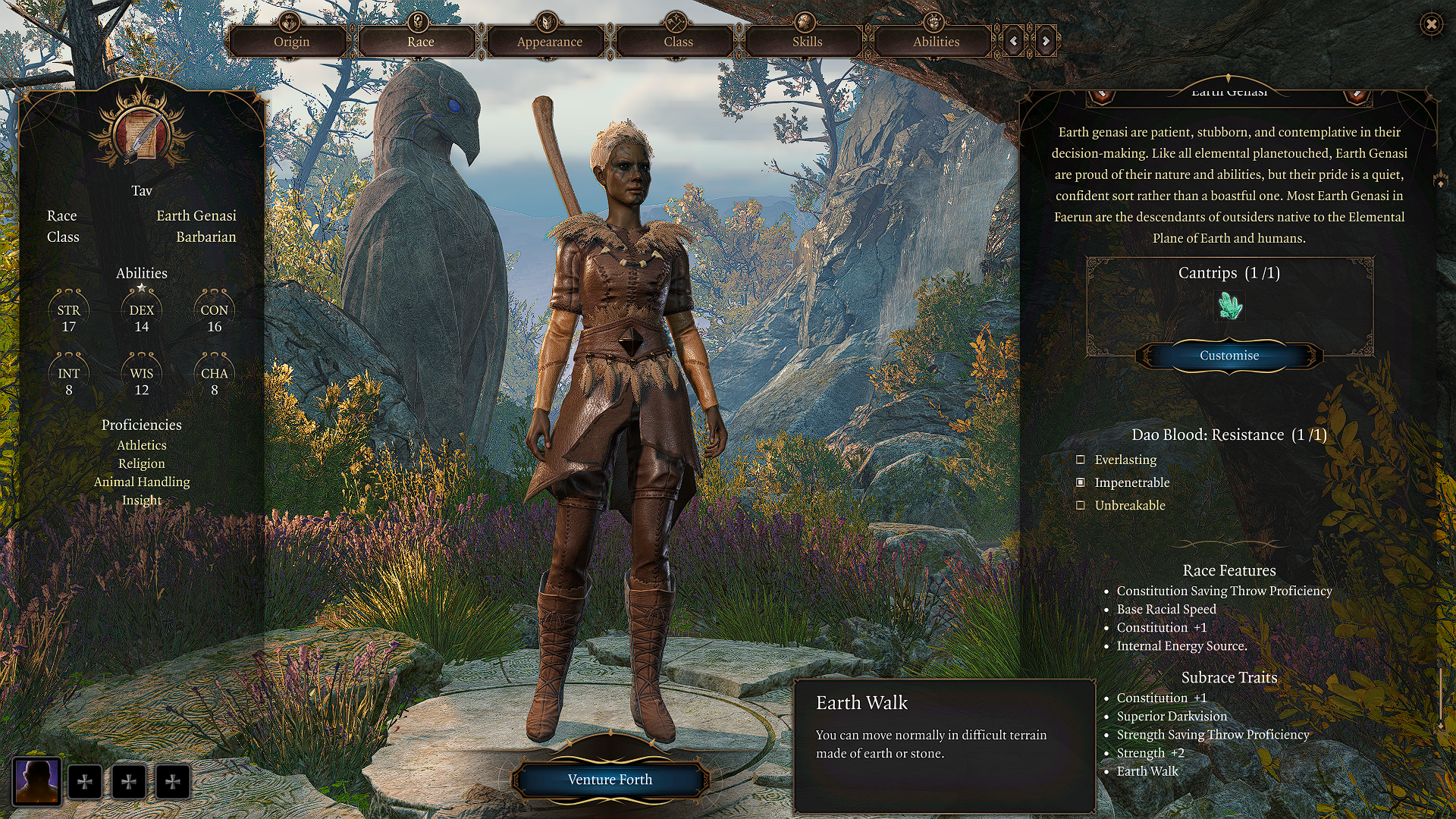The height and width of the screenshot is (819, 1456).
Task: Select the character portrait slot
Action: tap(37, 781)
